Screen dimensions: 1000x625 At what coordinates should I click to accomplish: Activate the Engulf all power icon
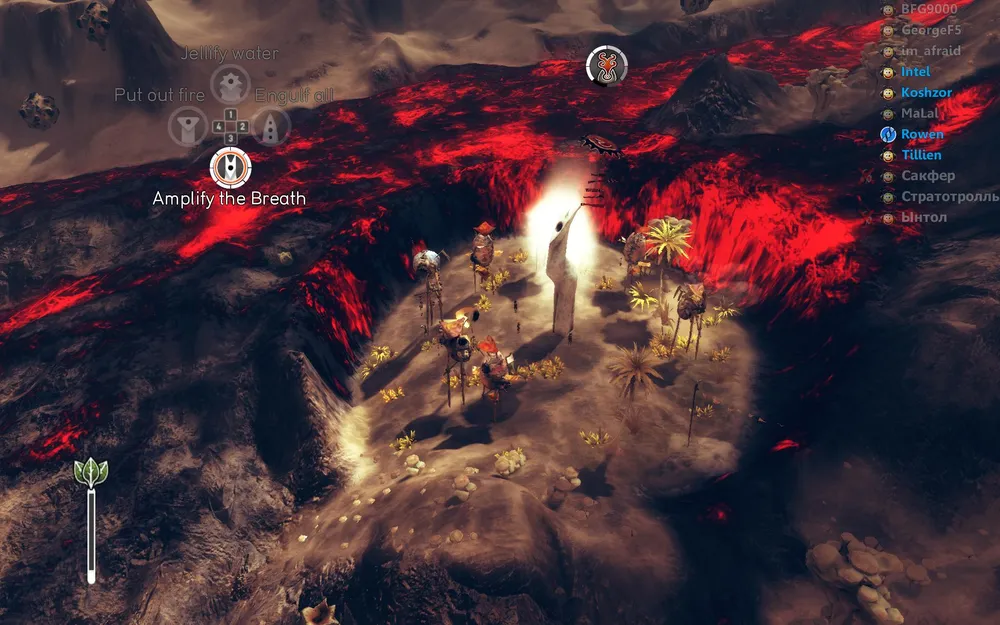click(x=271, y=126)
